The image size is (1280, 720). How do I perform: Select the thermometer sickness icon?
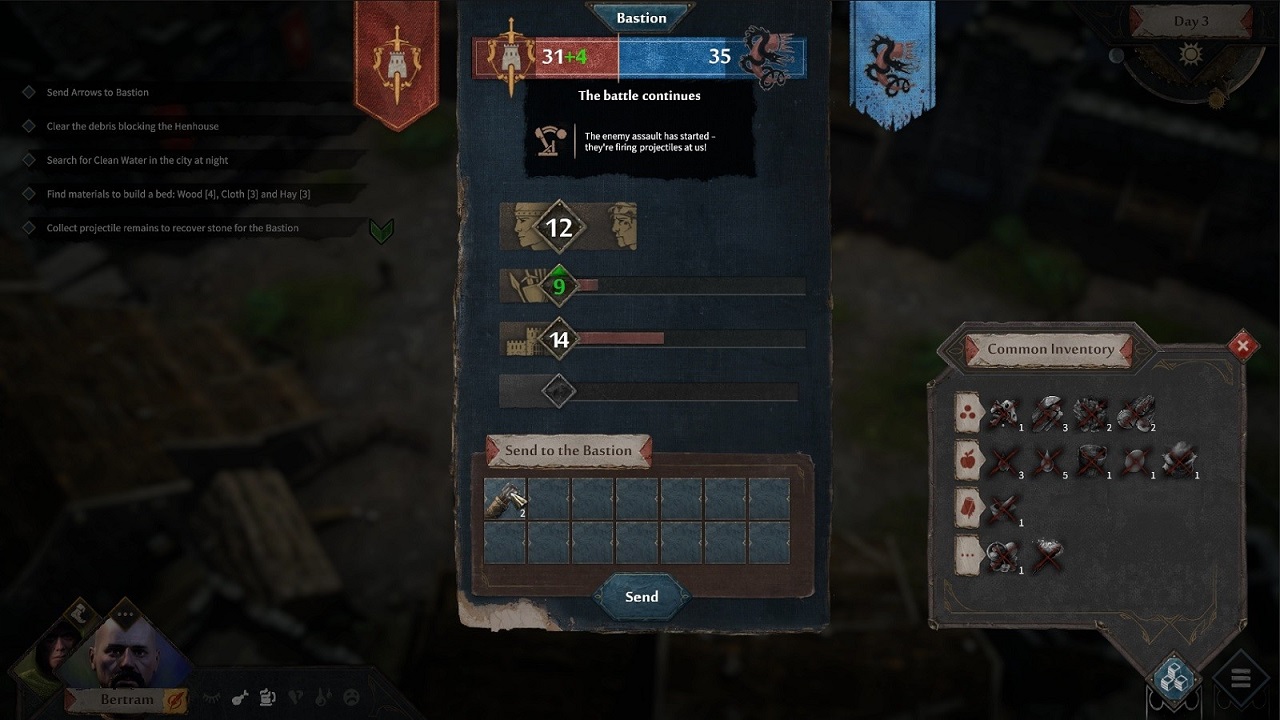[x=320, y=698]
